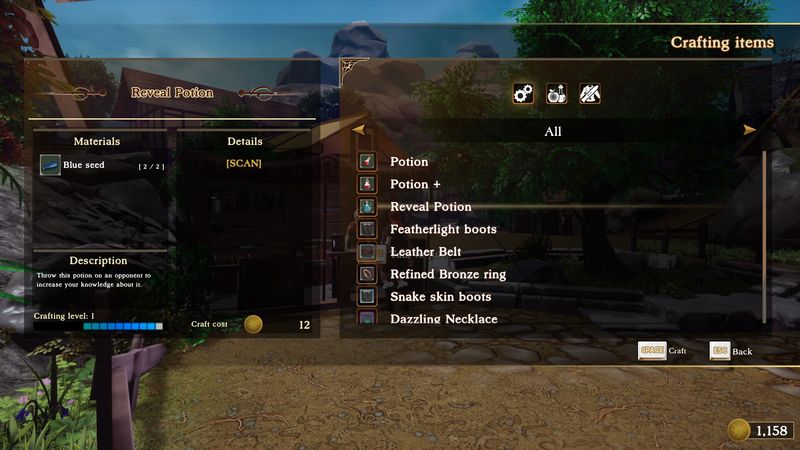Select the Snake skin boots recipe

[440, 297]
